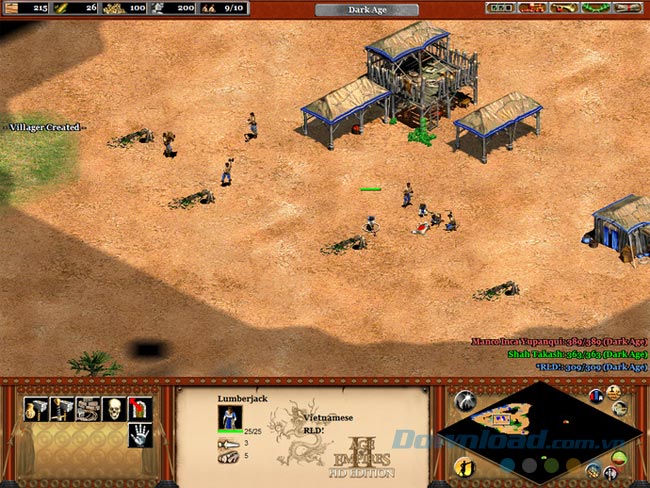Toggle the advanced commands button in top bar
Screen dimensions: 650x488
point(532,8)
